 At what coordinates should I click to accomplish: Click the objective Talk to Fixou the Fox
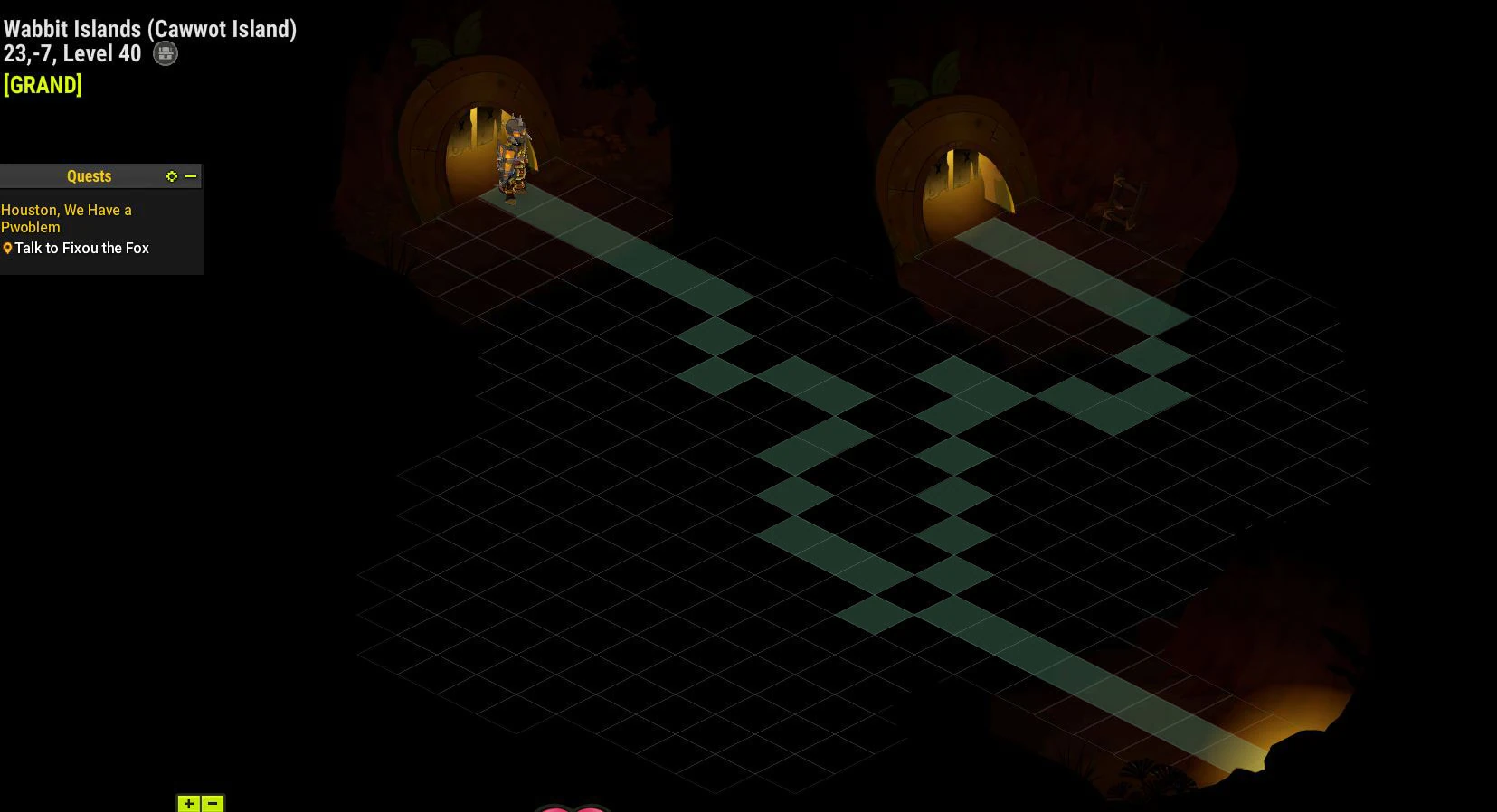[x=82, y=248]
